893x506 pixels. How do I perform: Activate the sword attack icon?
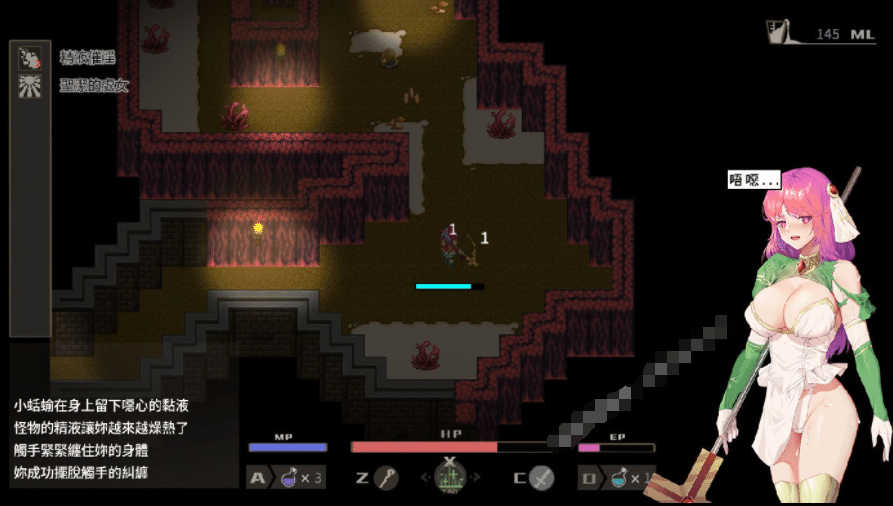point(541,478)
